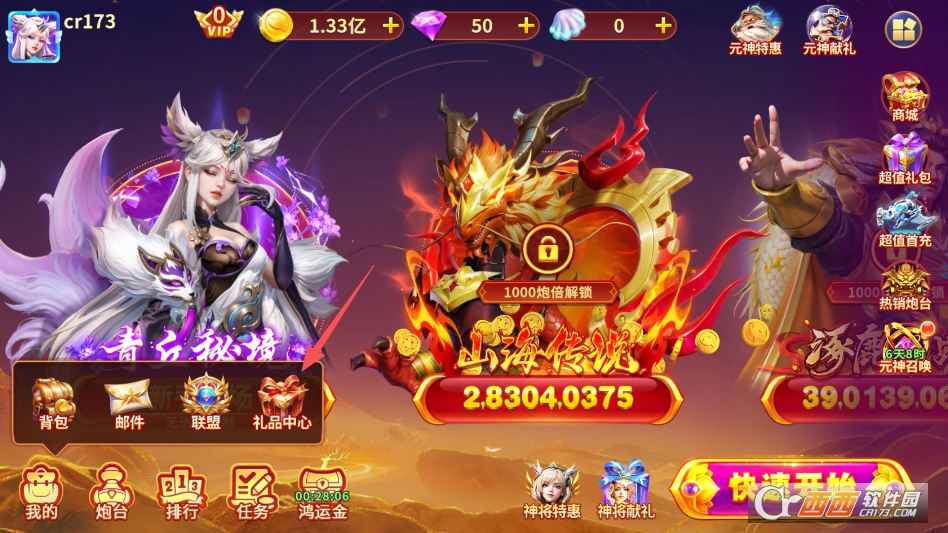The height and width of the screenshot is (533, 948).
Task: Open the 任务 task list
Action: coord(252,492)
